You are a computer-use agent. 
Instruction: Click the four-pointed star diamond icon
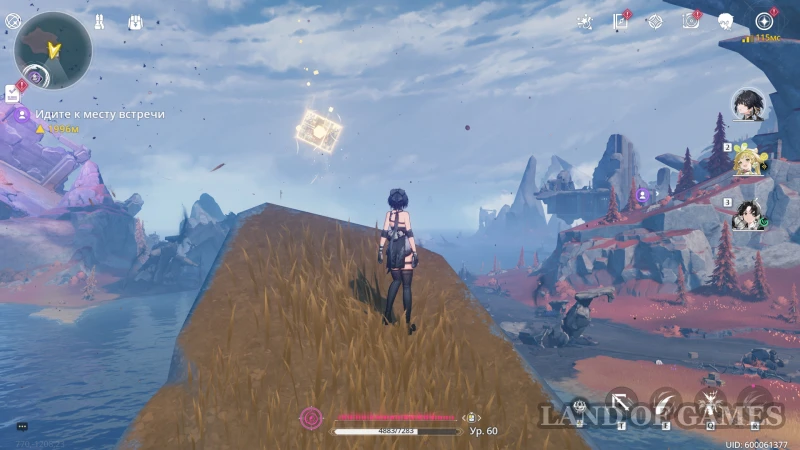coord(654,21)
